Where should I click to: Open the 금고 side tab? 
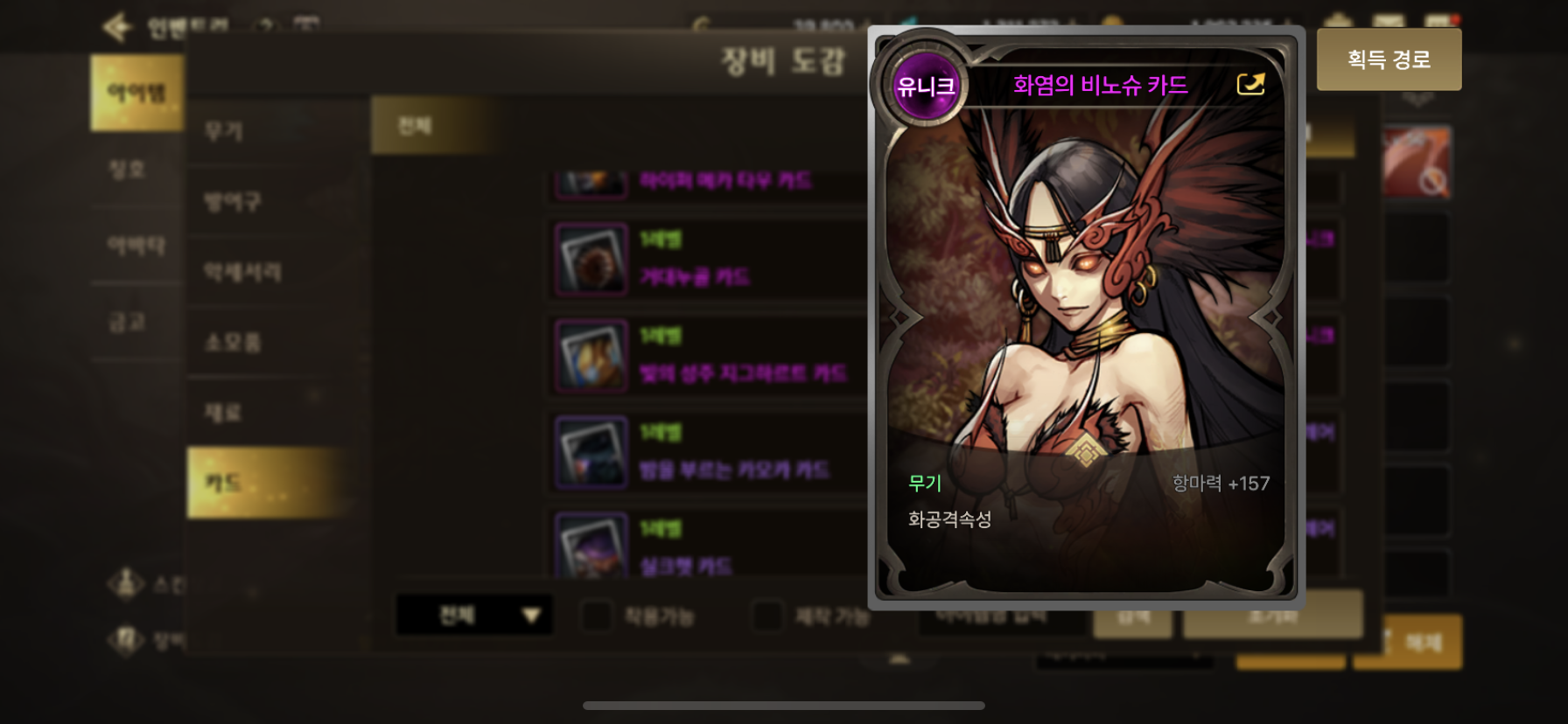(x=128, y=322)
